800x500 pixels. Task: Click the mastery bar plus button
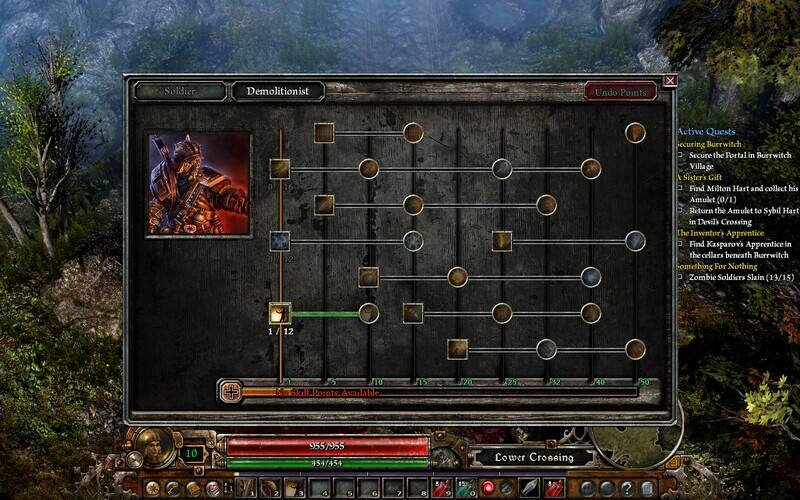pos(231,391)
